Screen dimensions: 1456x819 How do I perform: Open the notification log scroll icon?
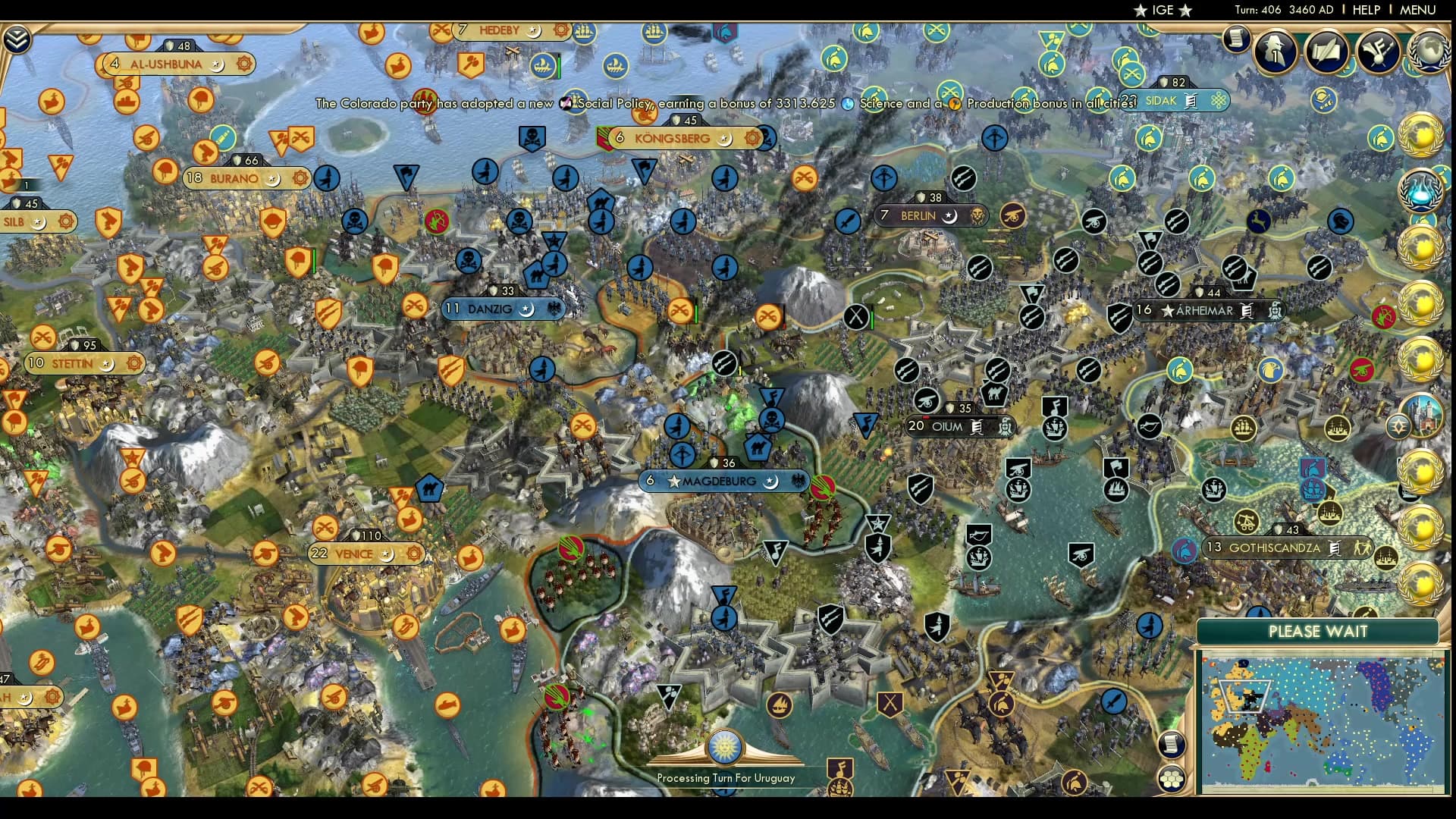[1238, 40]
